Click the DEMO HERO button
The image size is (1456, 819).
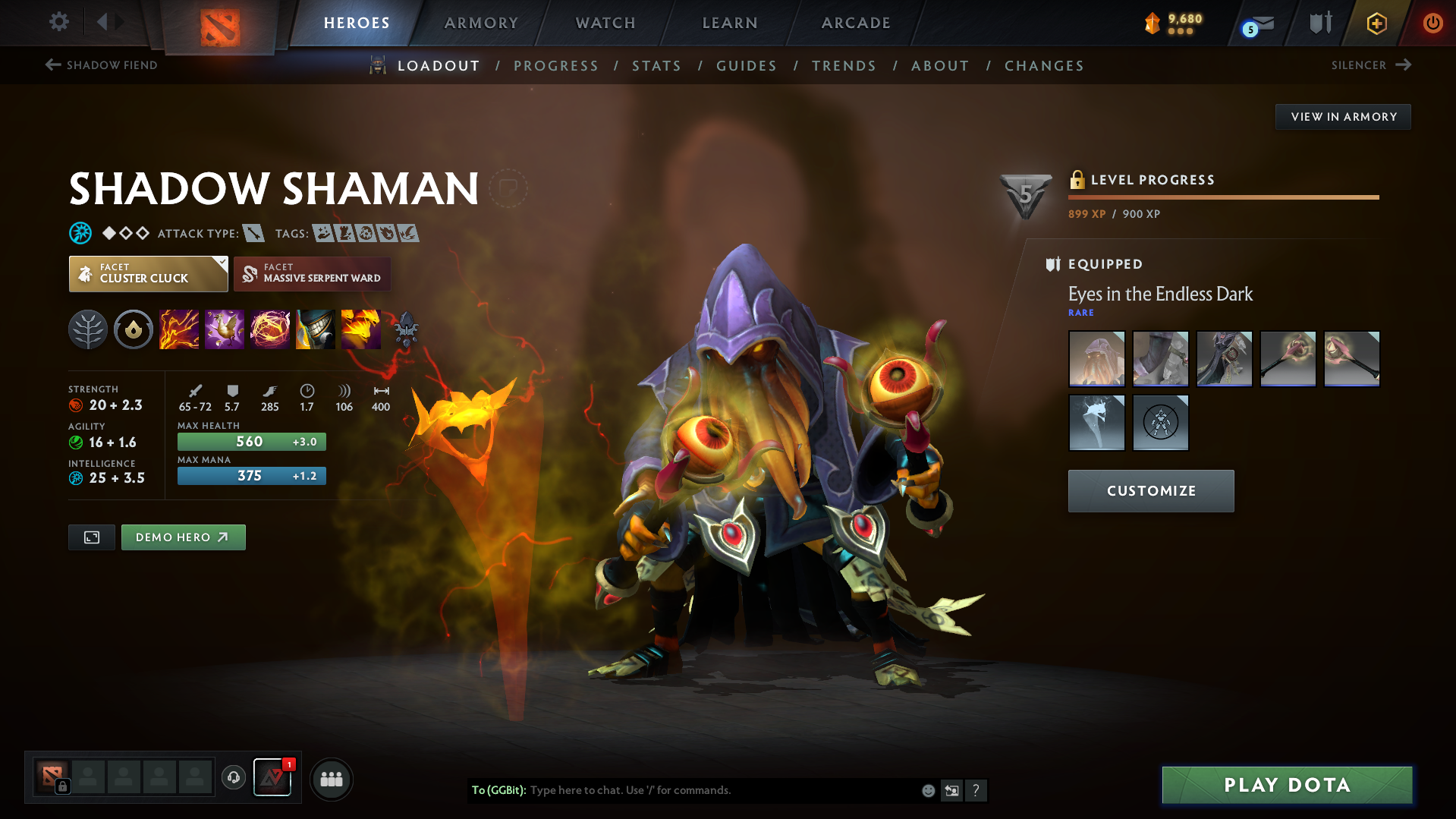183,537
